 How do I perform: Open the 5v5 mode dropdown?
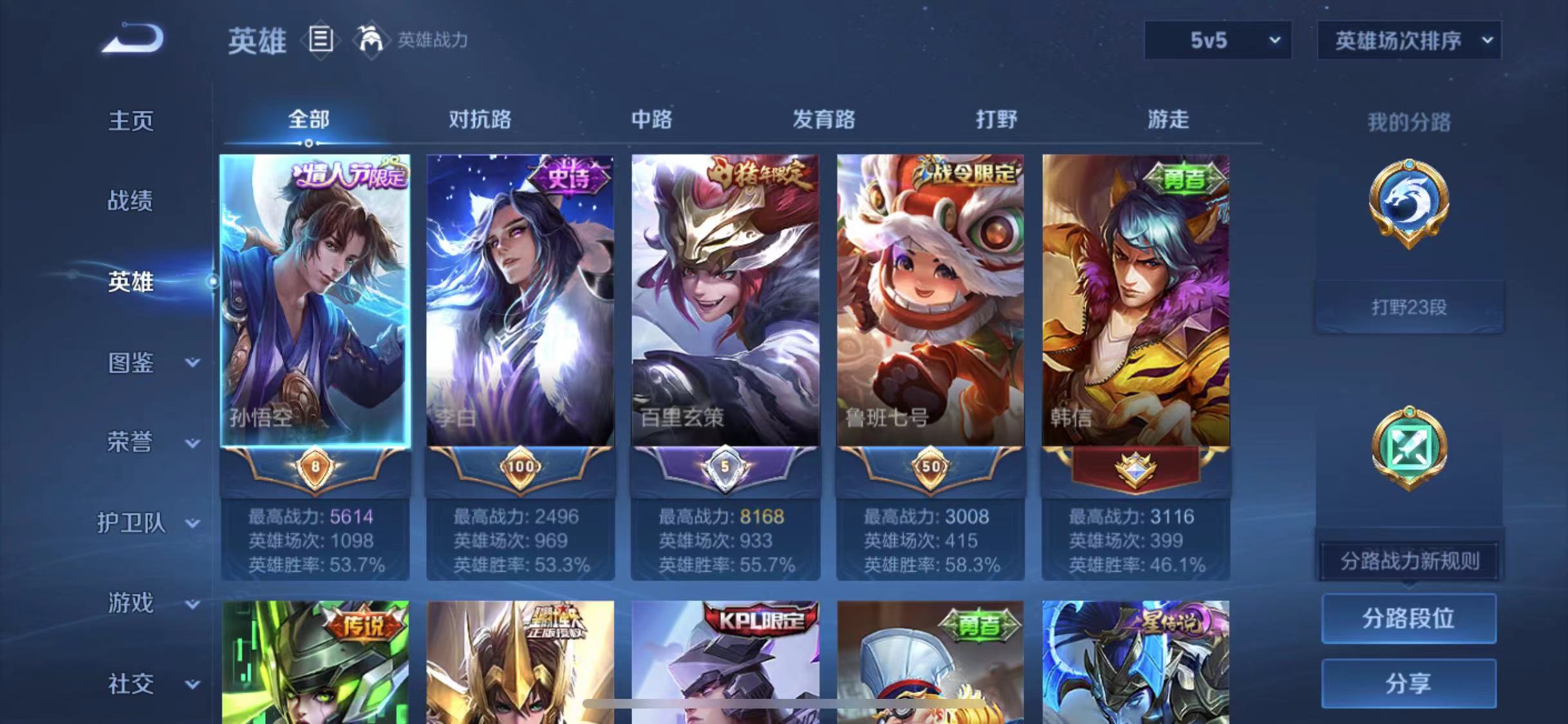(x=1217, y=40)
